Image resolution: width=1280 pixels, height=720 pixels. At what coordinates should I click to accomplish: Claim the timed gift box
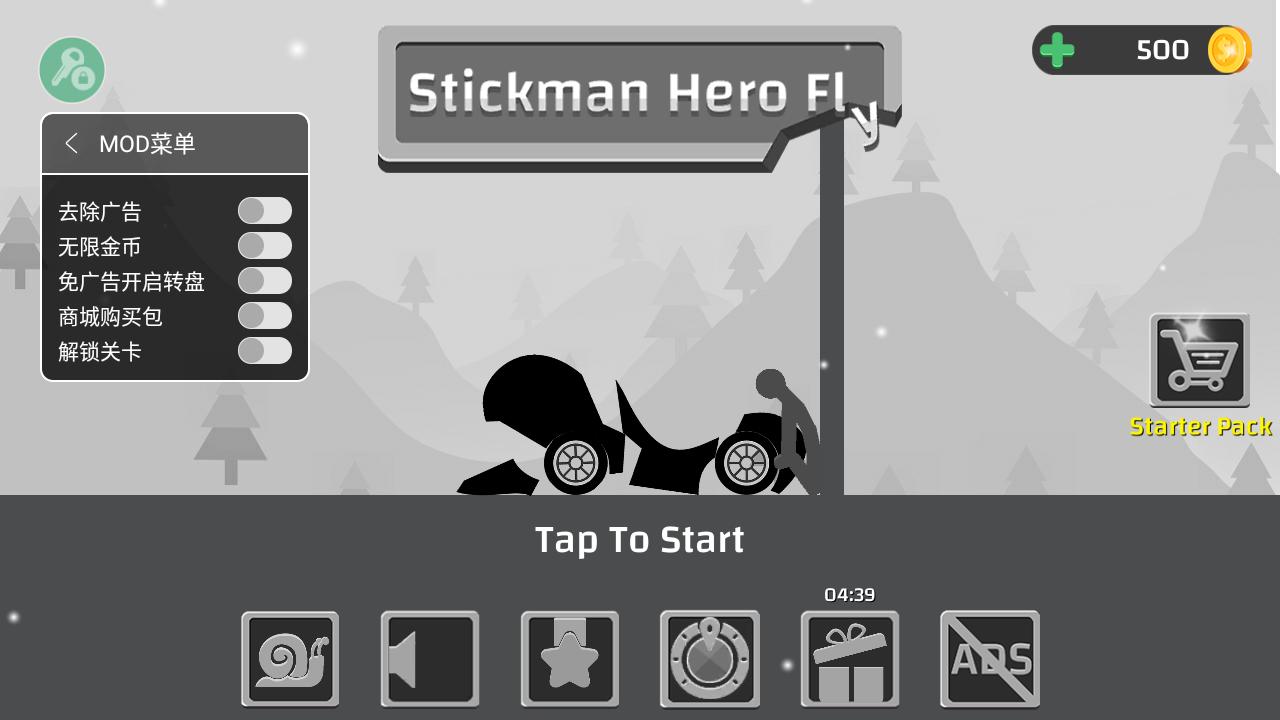pyautogui.click(x=850, y=659)
